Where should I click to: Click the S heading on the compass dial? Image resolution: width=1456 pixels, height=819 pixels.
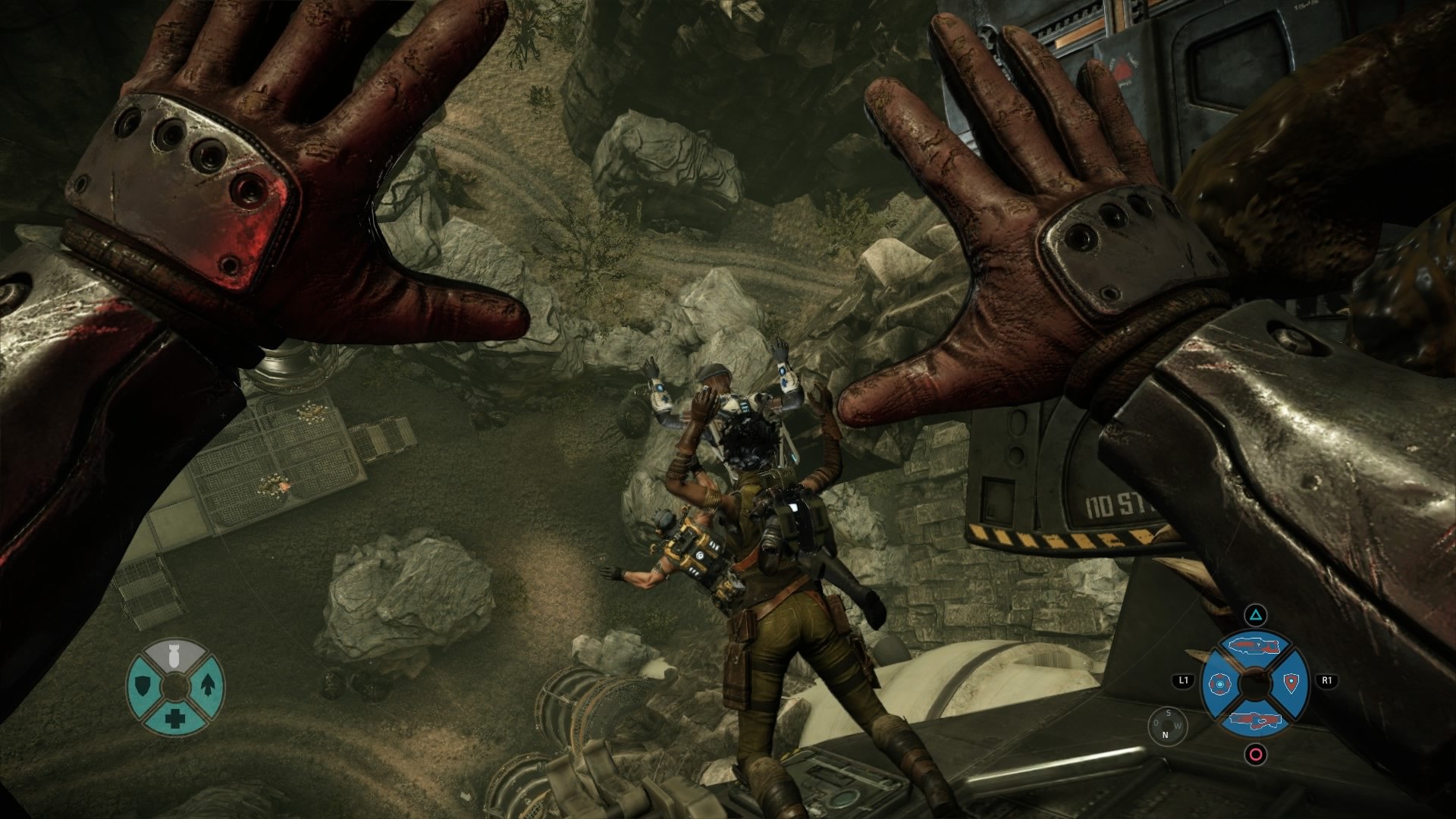point(1169,714)
